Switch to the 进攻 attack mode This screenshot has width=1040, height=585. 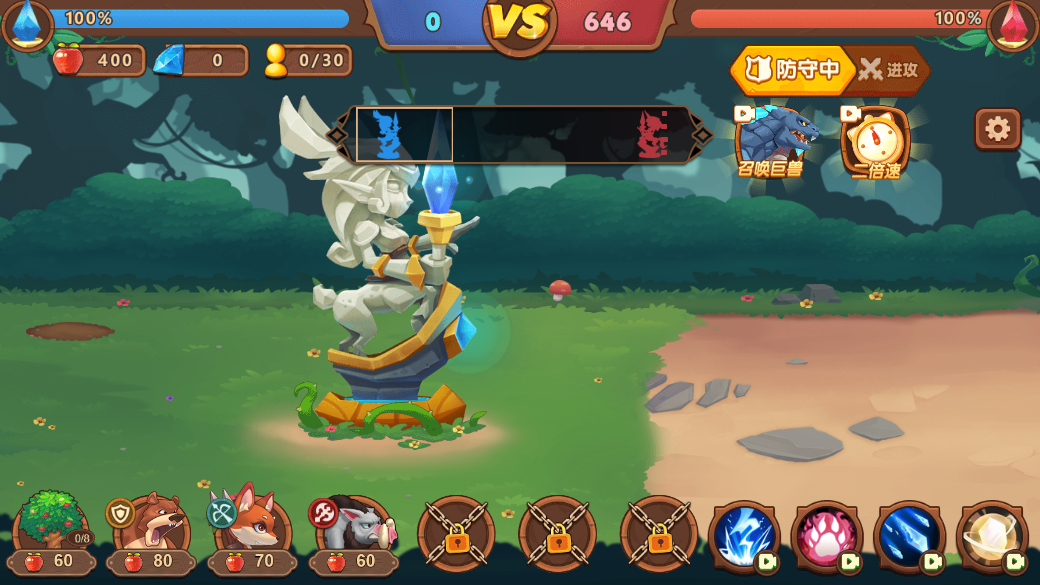click(x=888, y=70)
